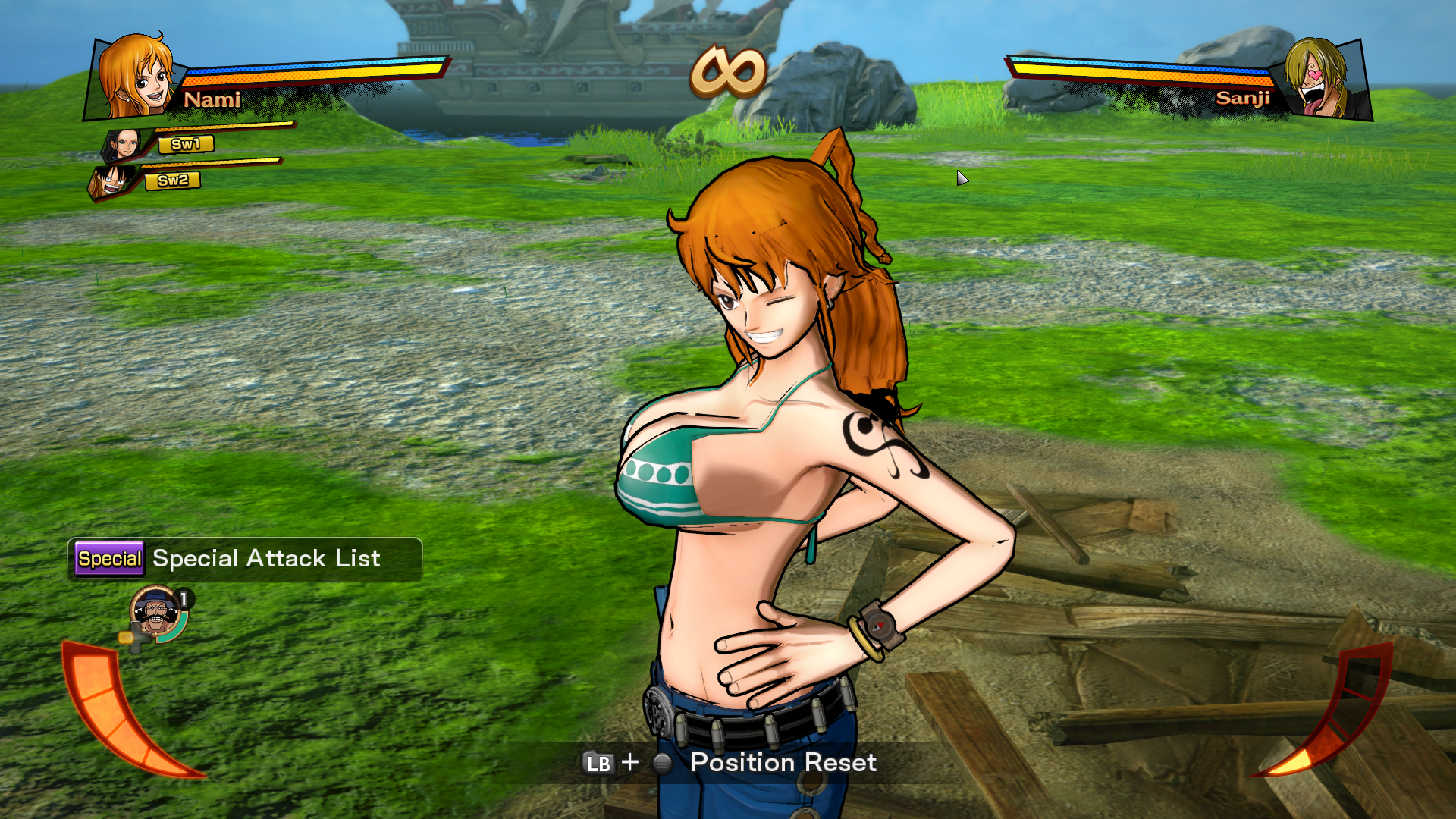1456x819 pixels.
Task: Click the Nami name label
Action: (212, 99)
